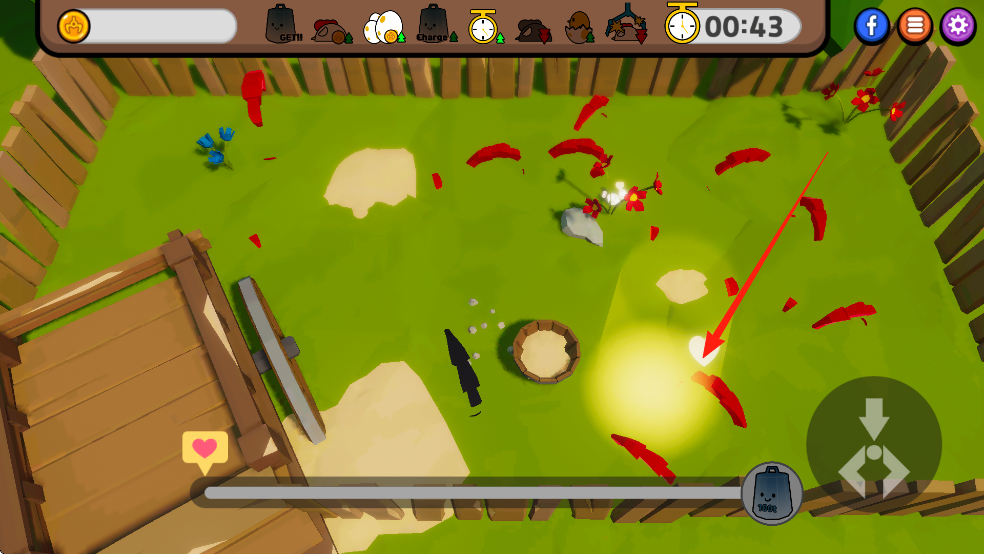Viewport: 984px width, 554px height.
Task: Click the 100t weight button
Action: (x=772, y=493)
